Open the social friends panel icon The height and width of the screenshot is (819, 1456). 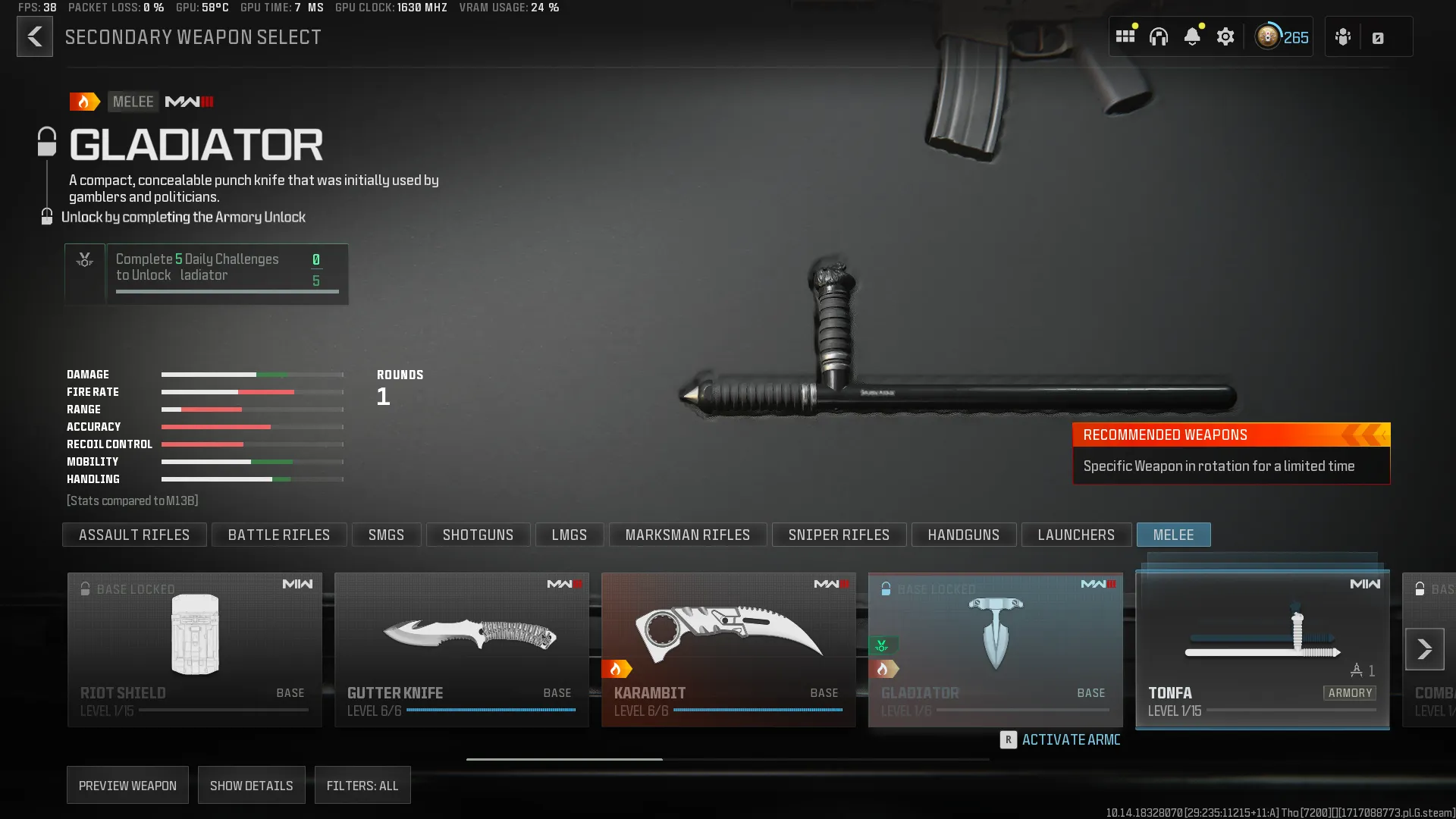1342,36
